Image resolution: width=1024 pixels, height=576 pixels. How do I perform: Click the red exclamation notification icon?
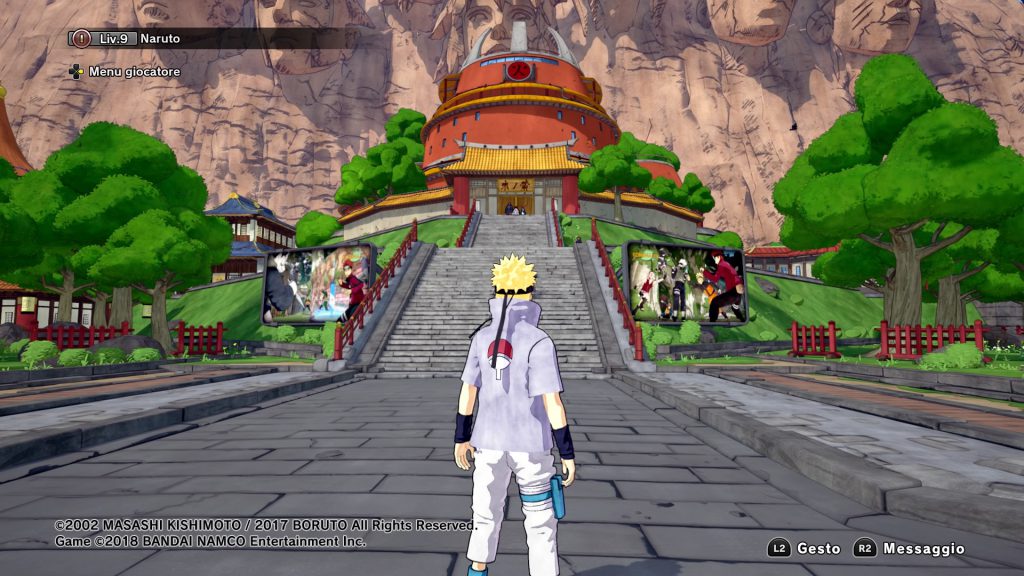tap(81, 38)
